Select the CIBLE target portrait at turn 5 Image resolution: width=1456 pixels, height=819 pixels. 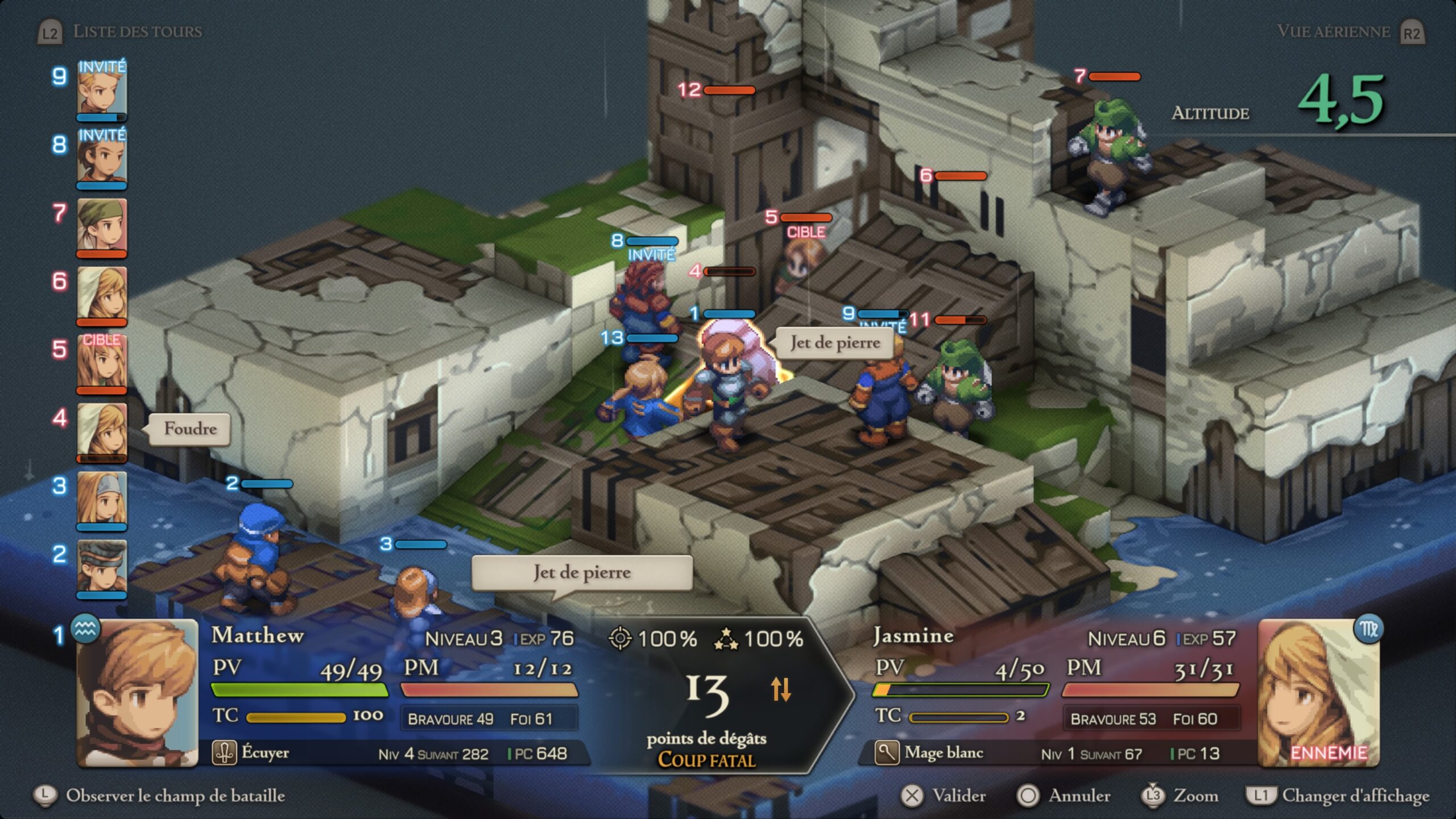pyautogui.click(x=102, y=363)
